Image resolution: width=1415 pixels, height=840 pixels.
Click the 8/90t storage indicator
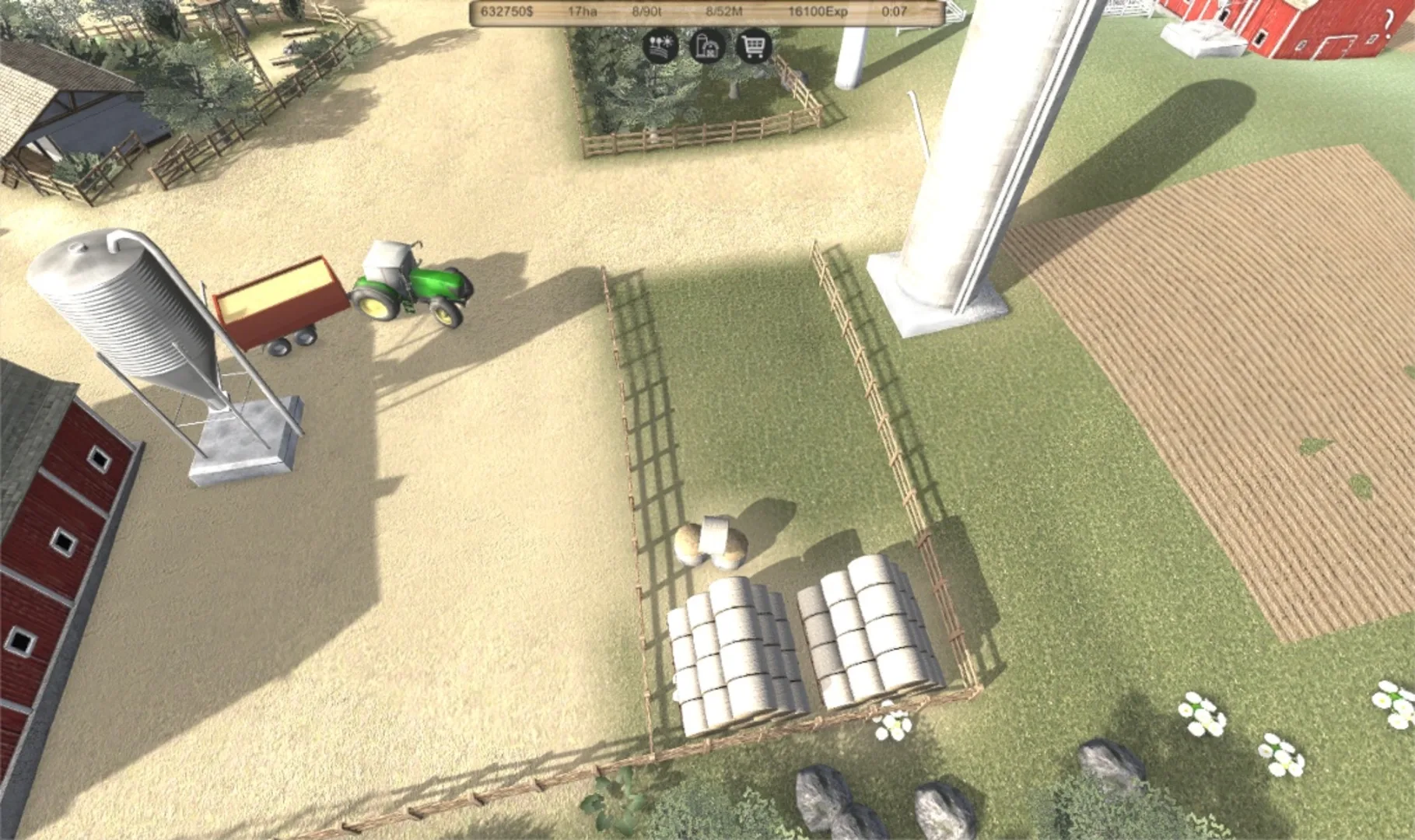[x=649, y=11]
